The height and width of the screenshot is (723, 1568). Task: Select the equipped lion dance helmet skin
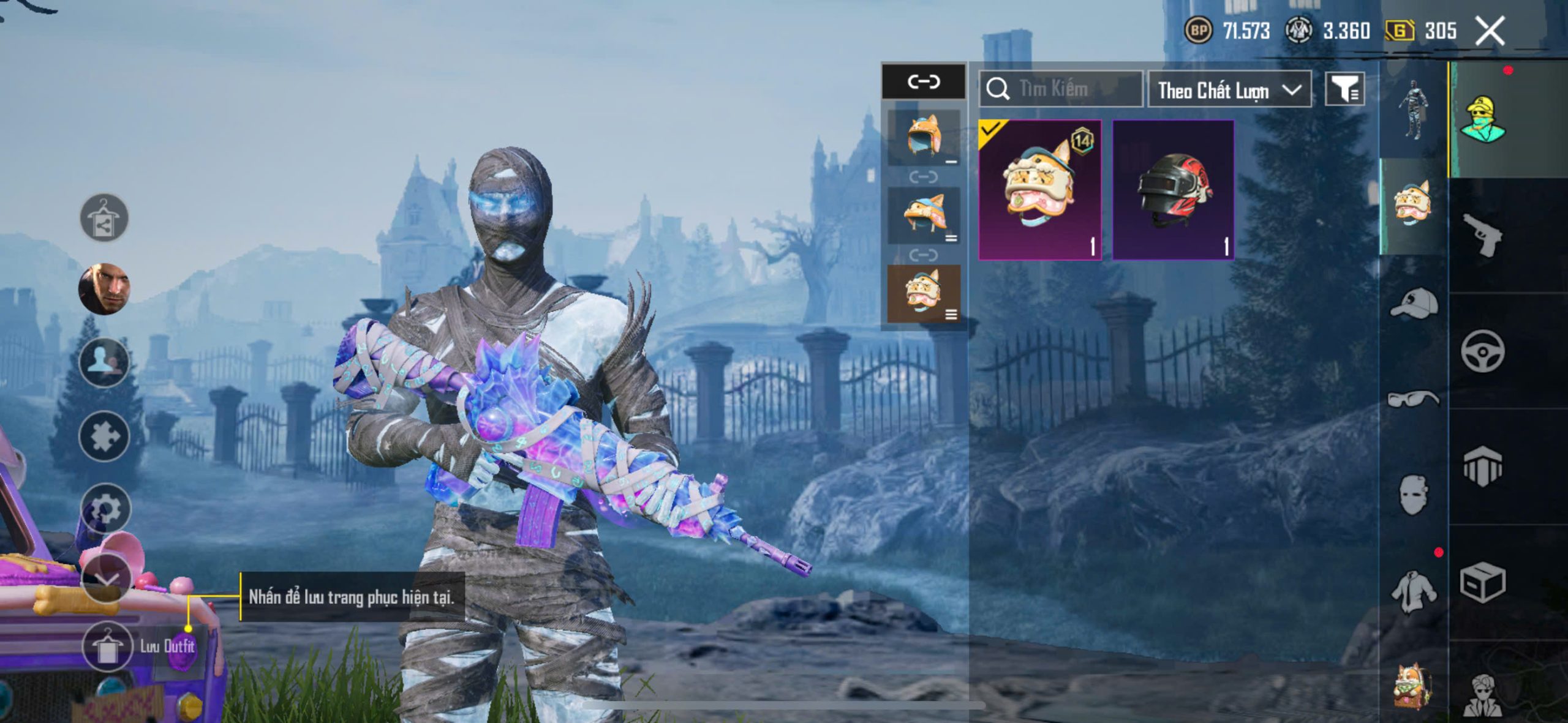tap(1040, 190)
